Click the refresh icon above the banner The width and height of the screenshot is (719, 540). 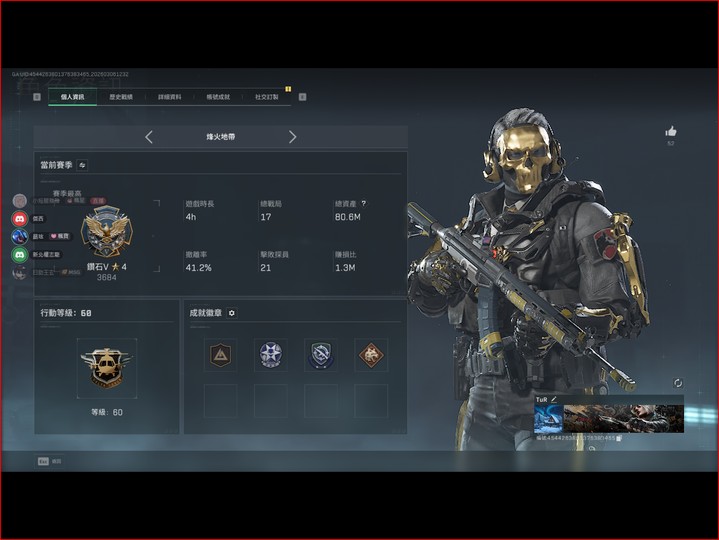[678, 383]
